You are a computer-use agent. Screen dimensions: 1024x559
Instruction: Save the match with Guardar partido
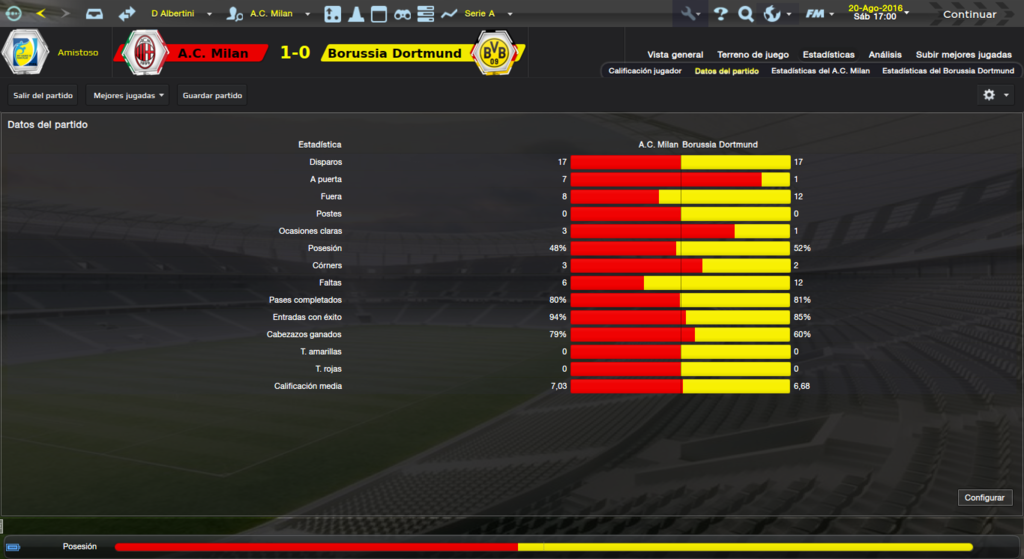[x=212, y=95]
